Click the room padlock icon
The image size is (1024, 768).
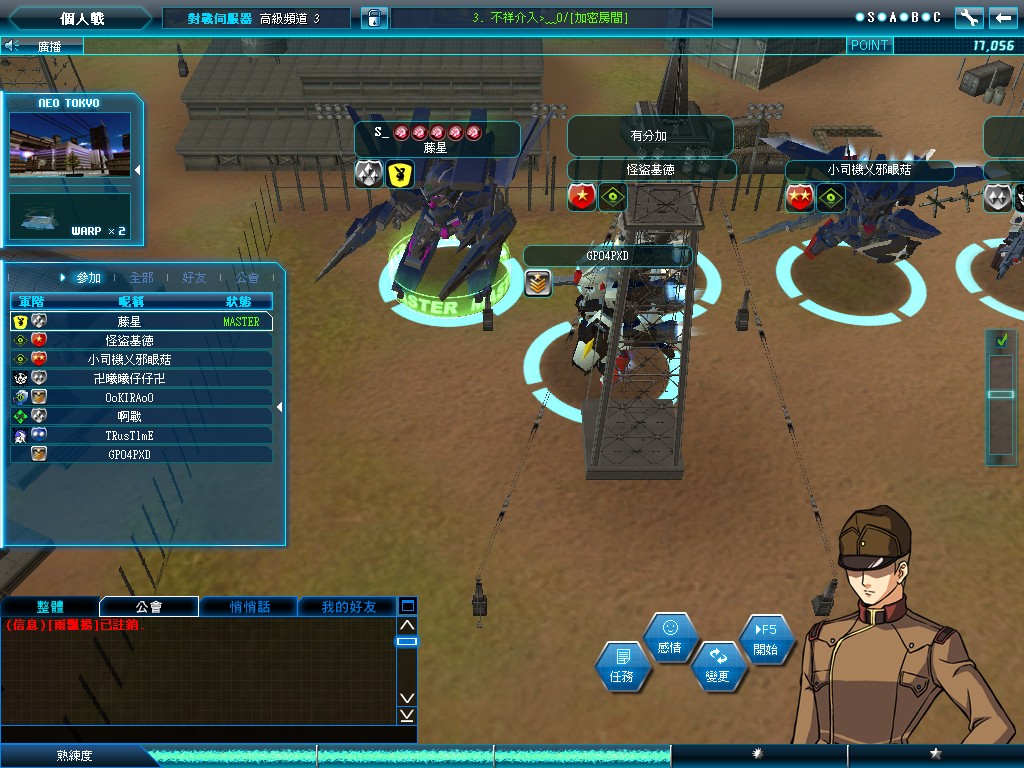(x=373, y=18)
